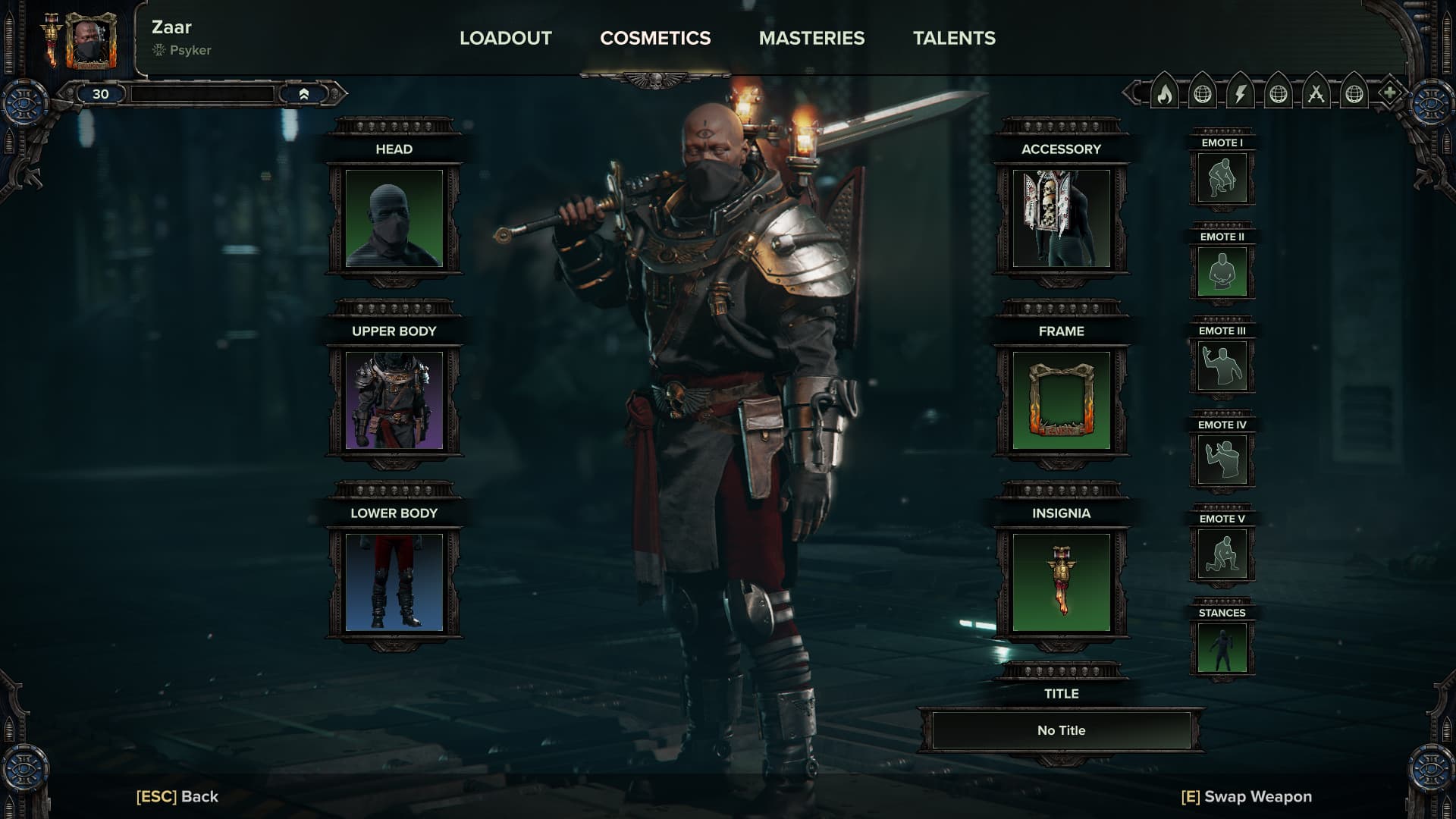Click the No Title selector
The width and height of the screenshot is (1456, 819).
pos(1061,730)
